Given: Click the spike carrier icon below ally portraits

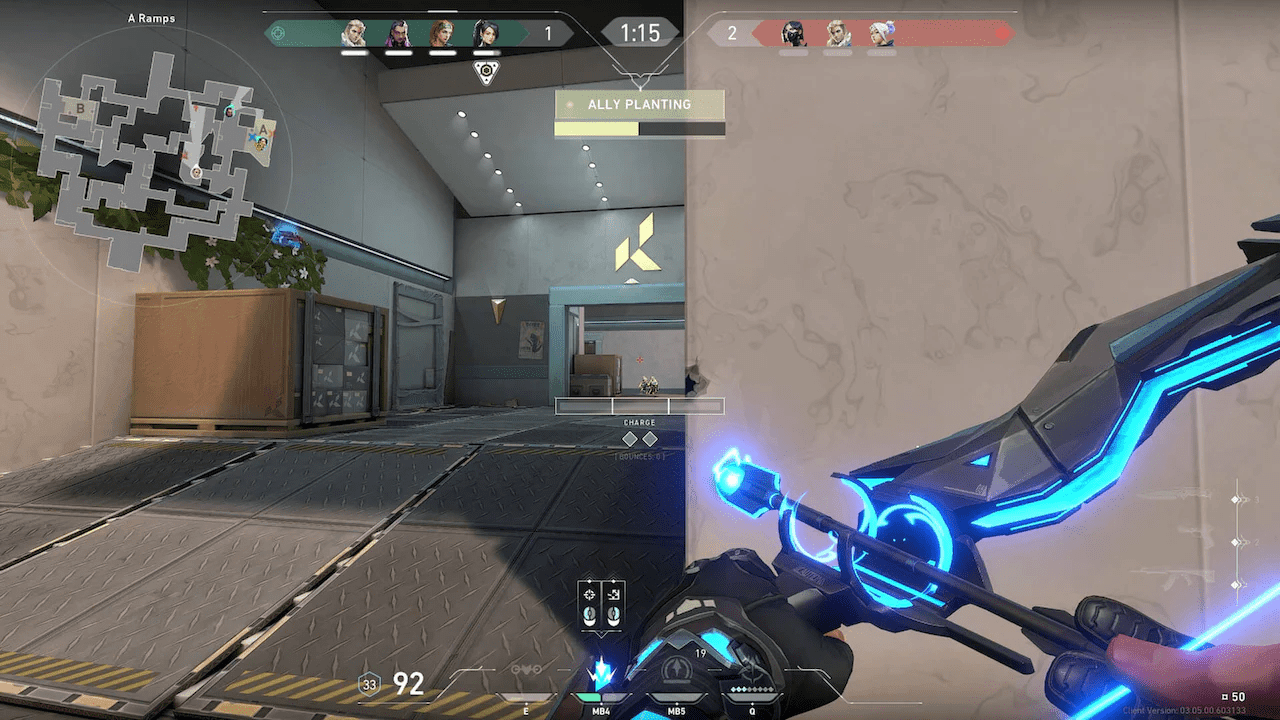Looking at the screenshot, I should (485, 72).
